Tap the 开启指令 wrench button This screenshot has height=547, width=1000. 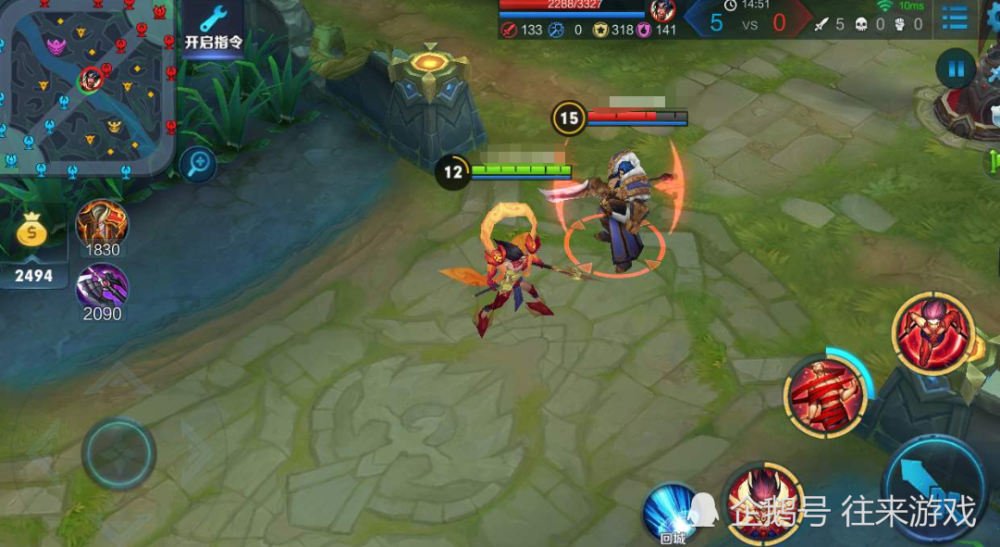(x=214, y=28)
